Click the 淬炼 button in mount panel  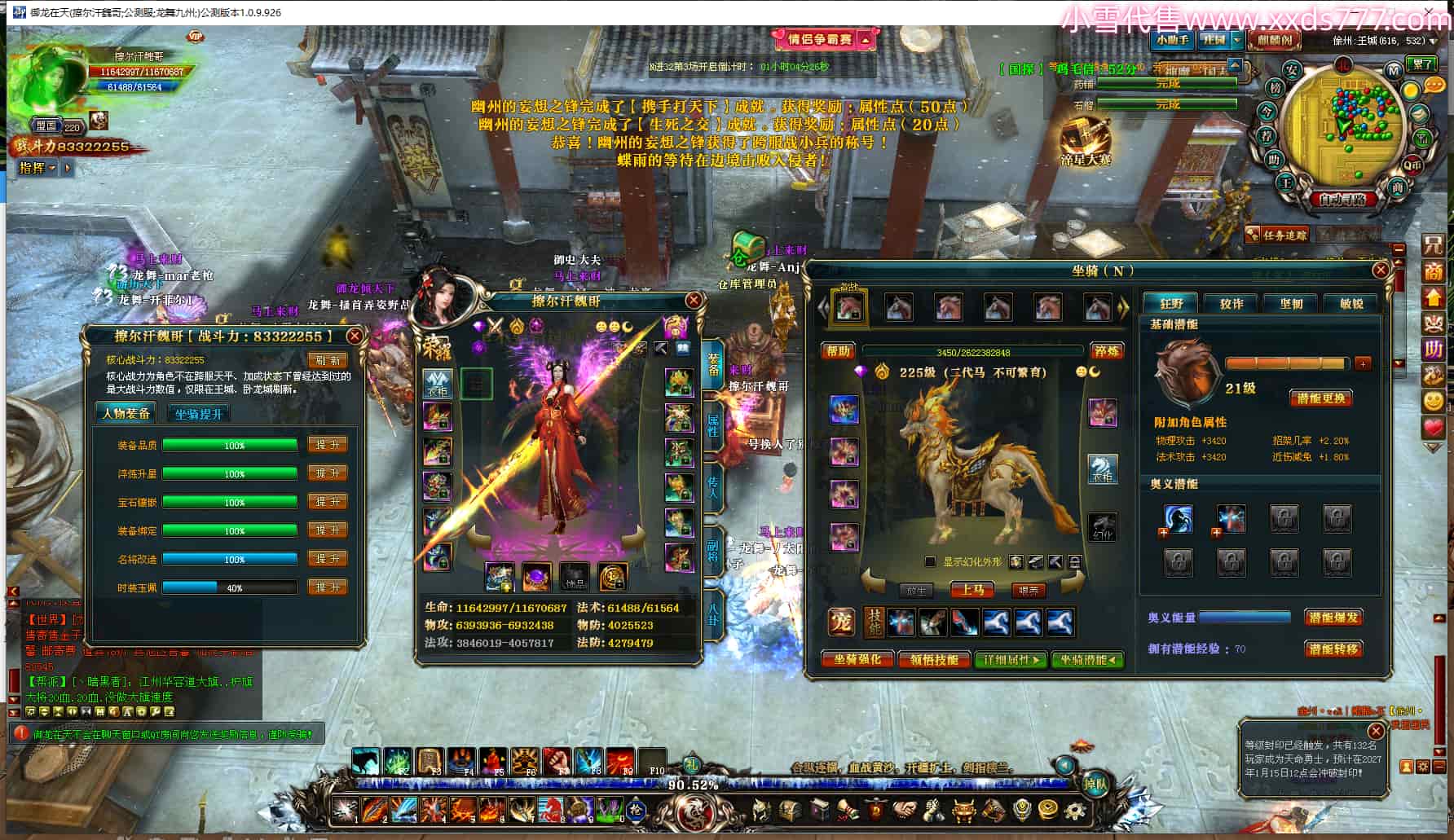coord(1106,351)
